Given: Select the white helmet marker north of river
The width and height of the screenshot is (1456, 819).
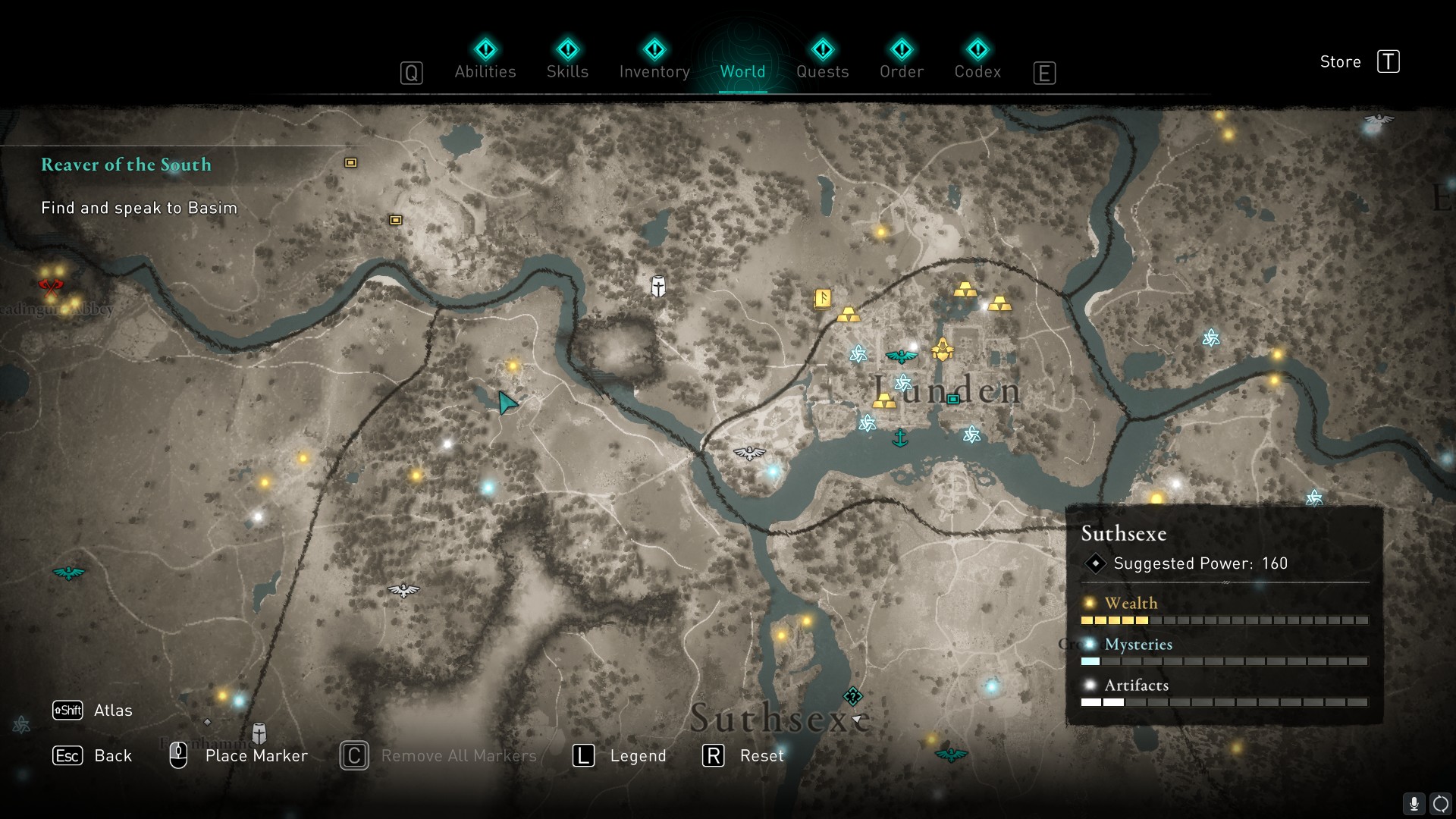Looking at the screenshot, I should 658,286.
